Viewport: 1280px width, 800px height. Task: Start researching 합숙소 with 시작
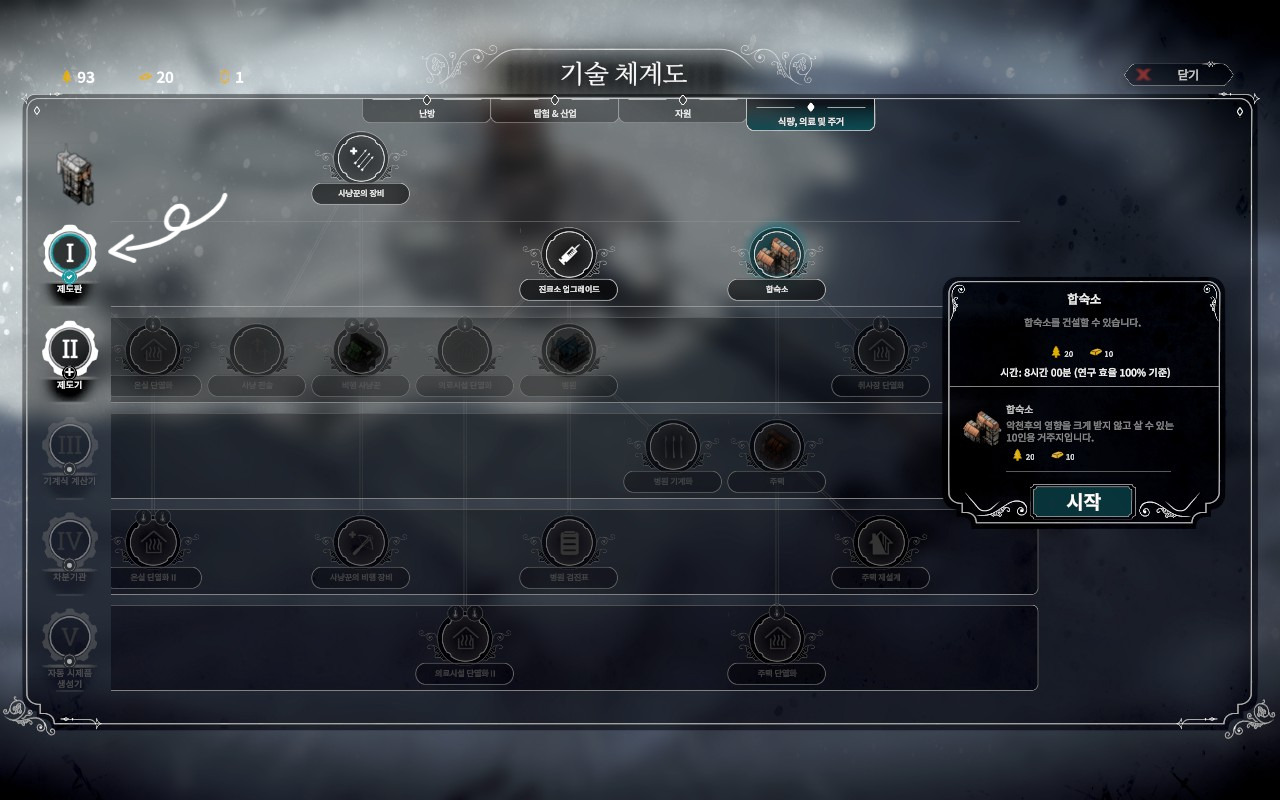(1082, 502)
